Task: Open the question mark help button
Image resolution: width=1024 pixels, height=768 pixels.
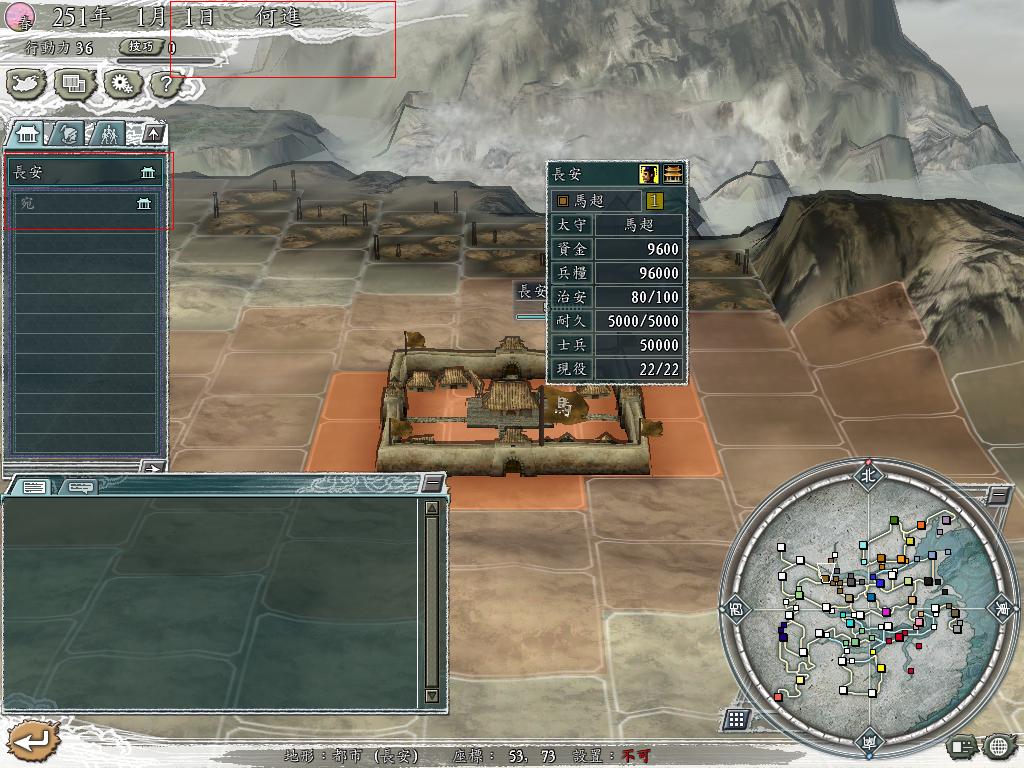Action: pyautogui.click(x=166, y=84)
